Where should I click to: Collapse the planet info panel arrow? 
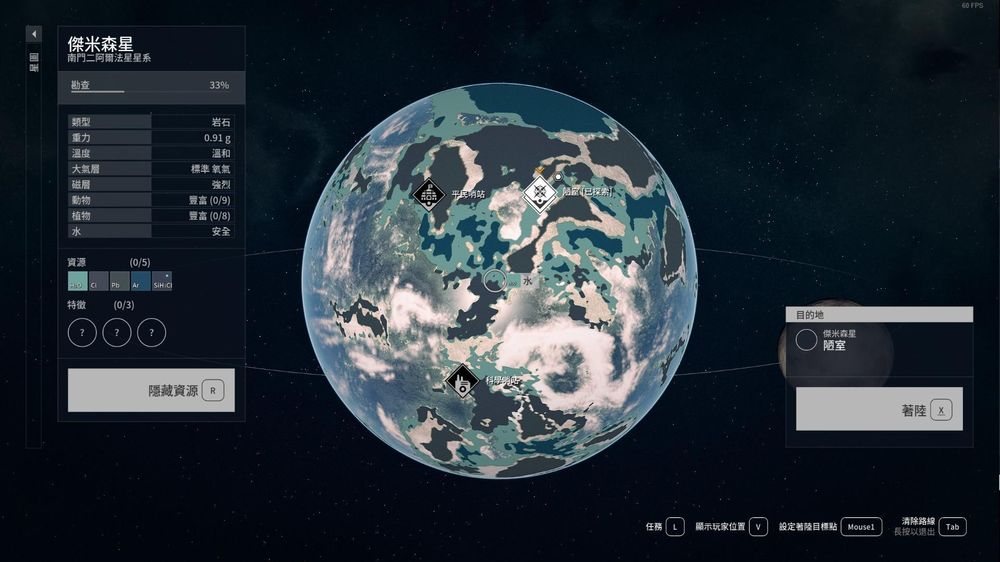click(x=34, y=34)
